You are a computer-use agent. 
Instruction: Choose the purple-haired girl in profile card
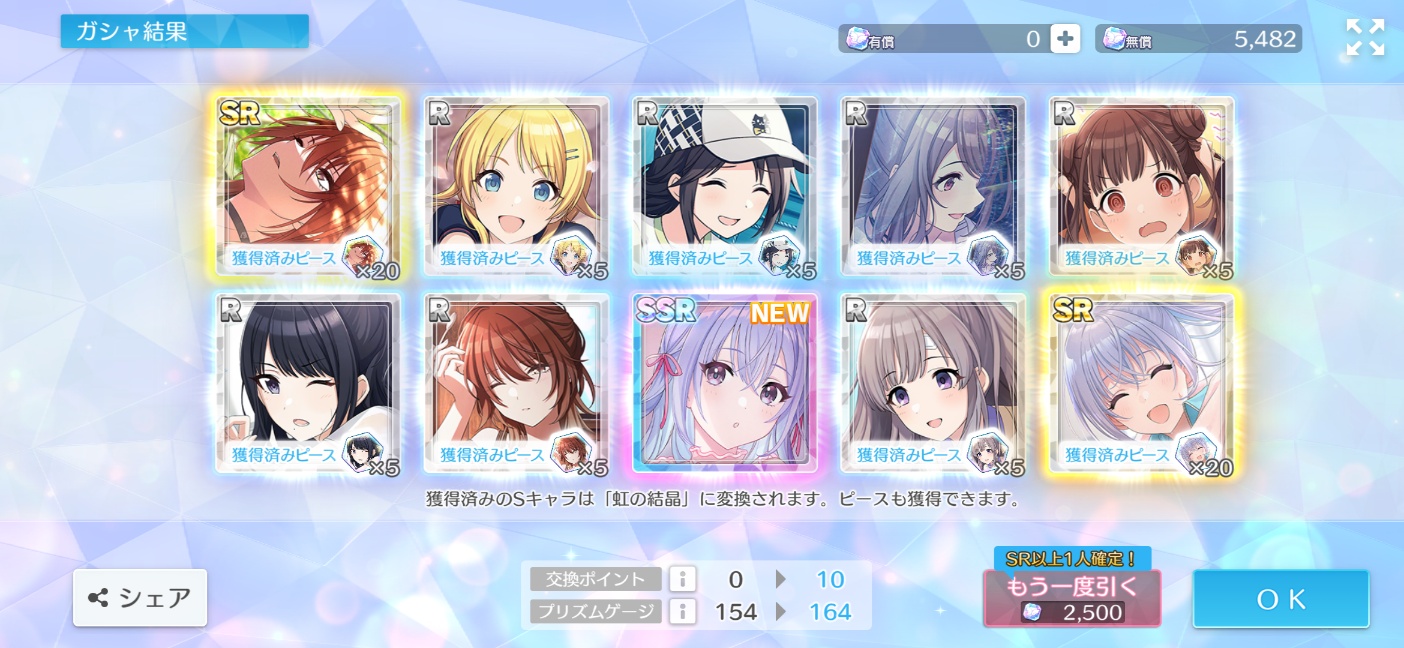click(933, 185)
